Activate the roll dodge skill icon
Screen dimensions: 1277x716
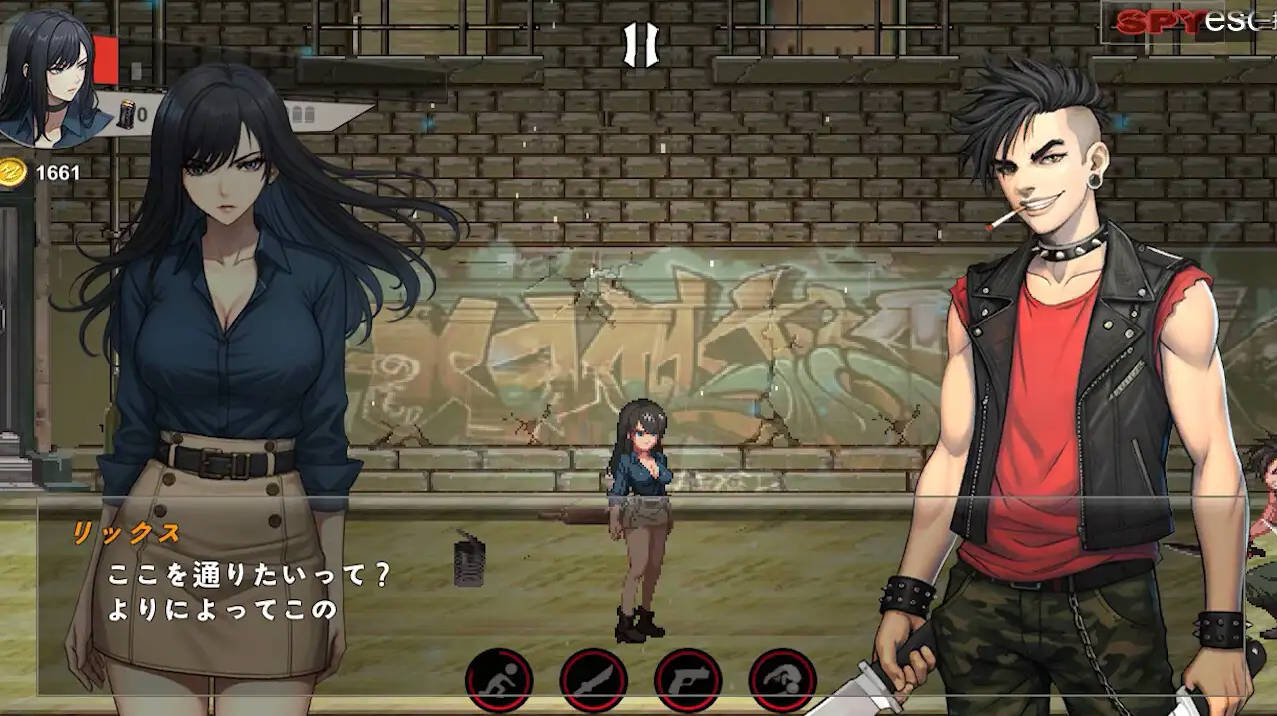click(x=782, y=680)
